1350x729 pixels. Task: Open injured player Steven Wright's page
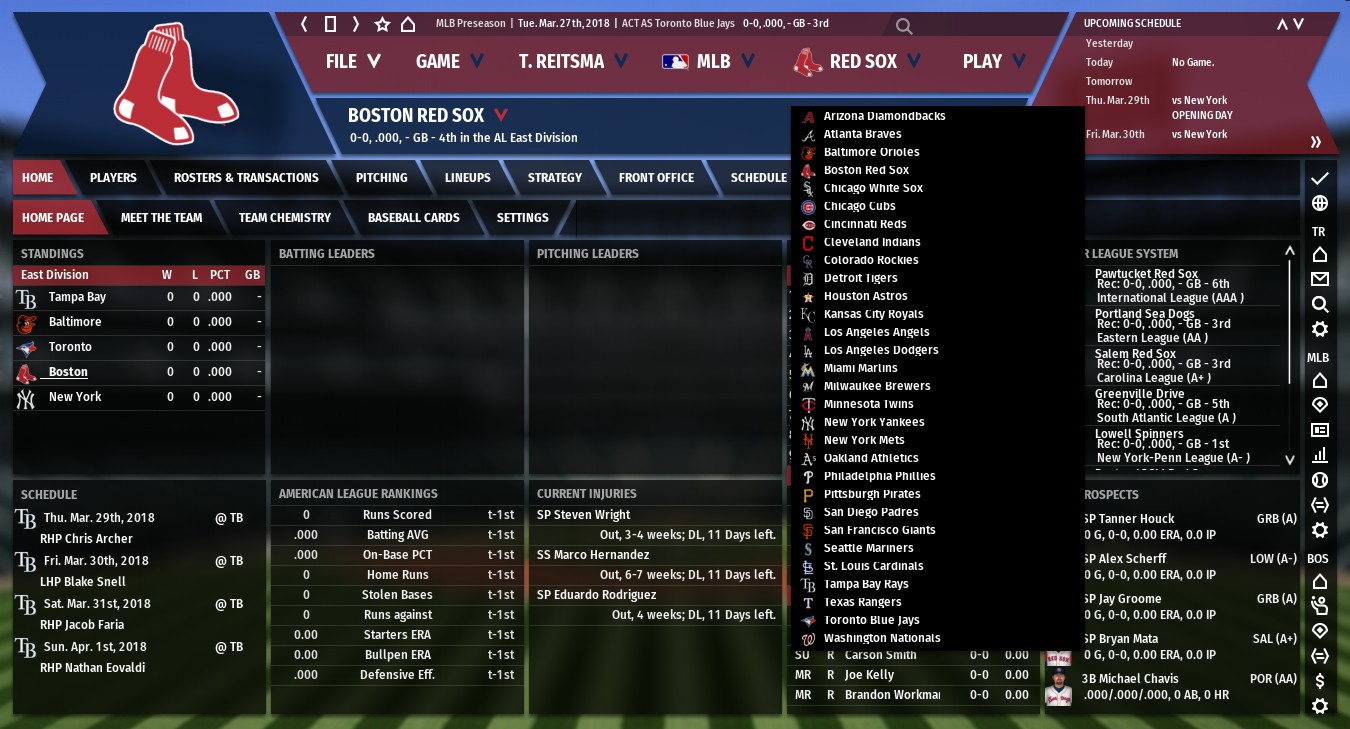click(583, 515)
